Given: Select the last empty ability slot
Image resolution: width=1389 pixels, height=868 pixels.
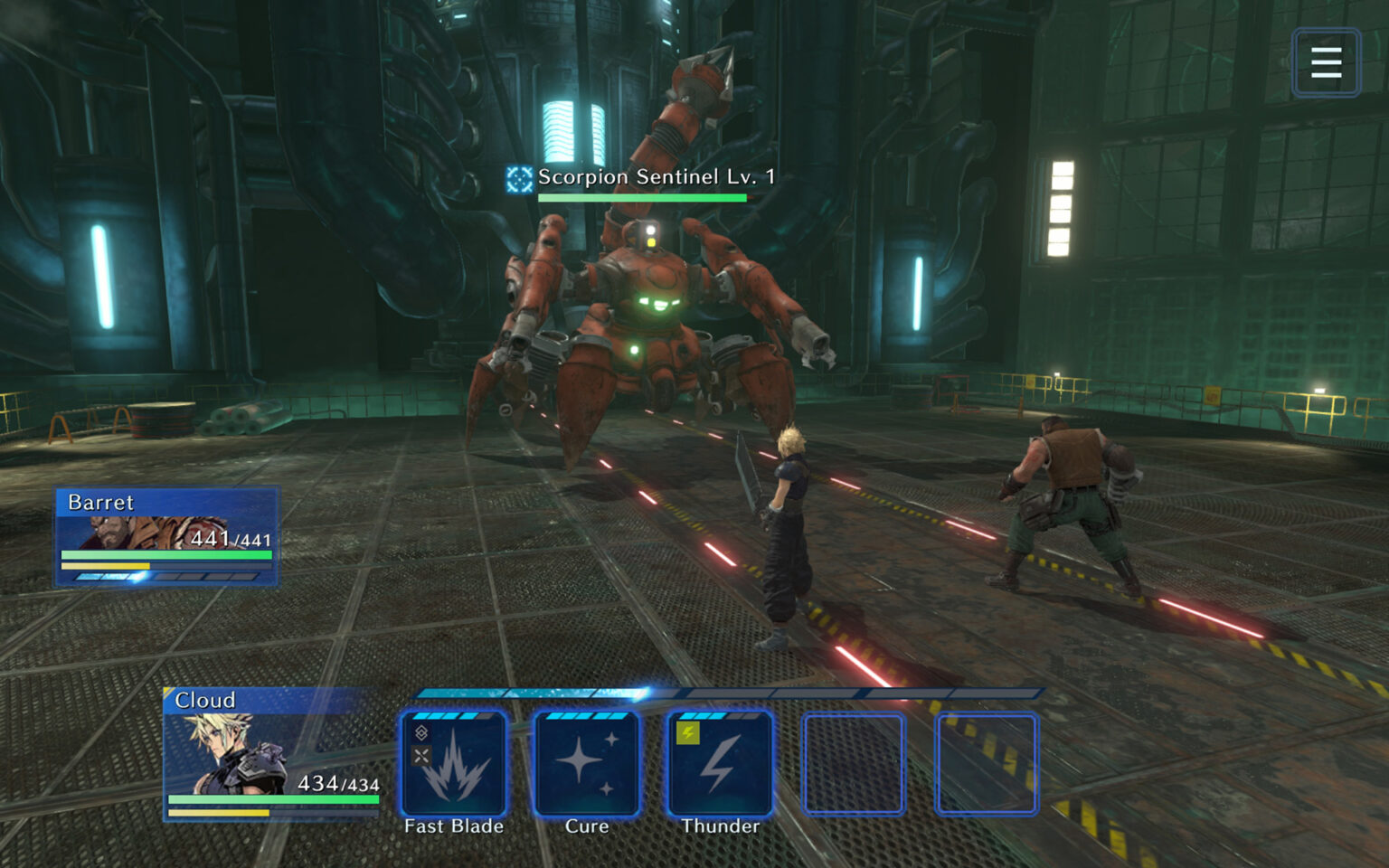Looking at the screenshot, I should (987, 764).
